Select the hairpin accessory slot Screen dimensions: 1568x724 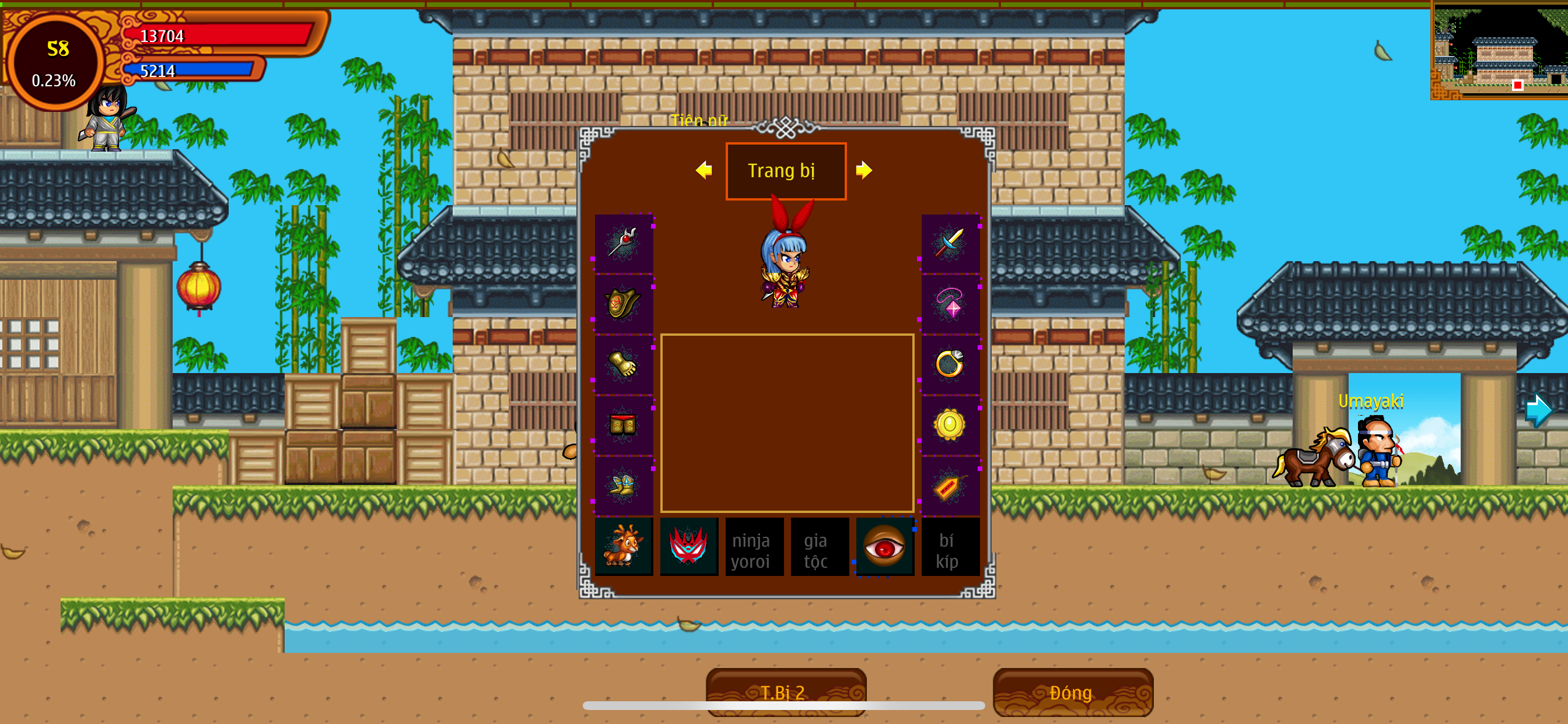tap(624, 242)
